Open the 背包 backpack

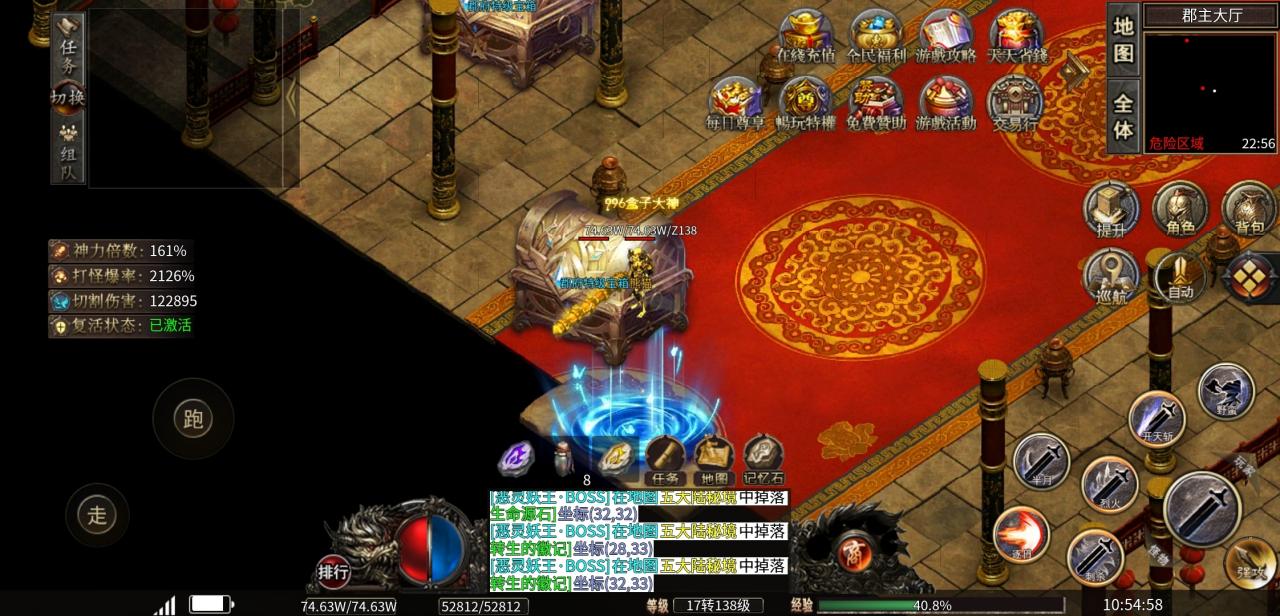tap(1248, 210)
